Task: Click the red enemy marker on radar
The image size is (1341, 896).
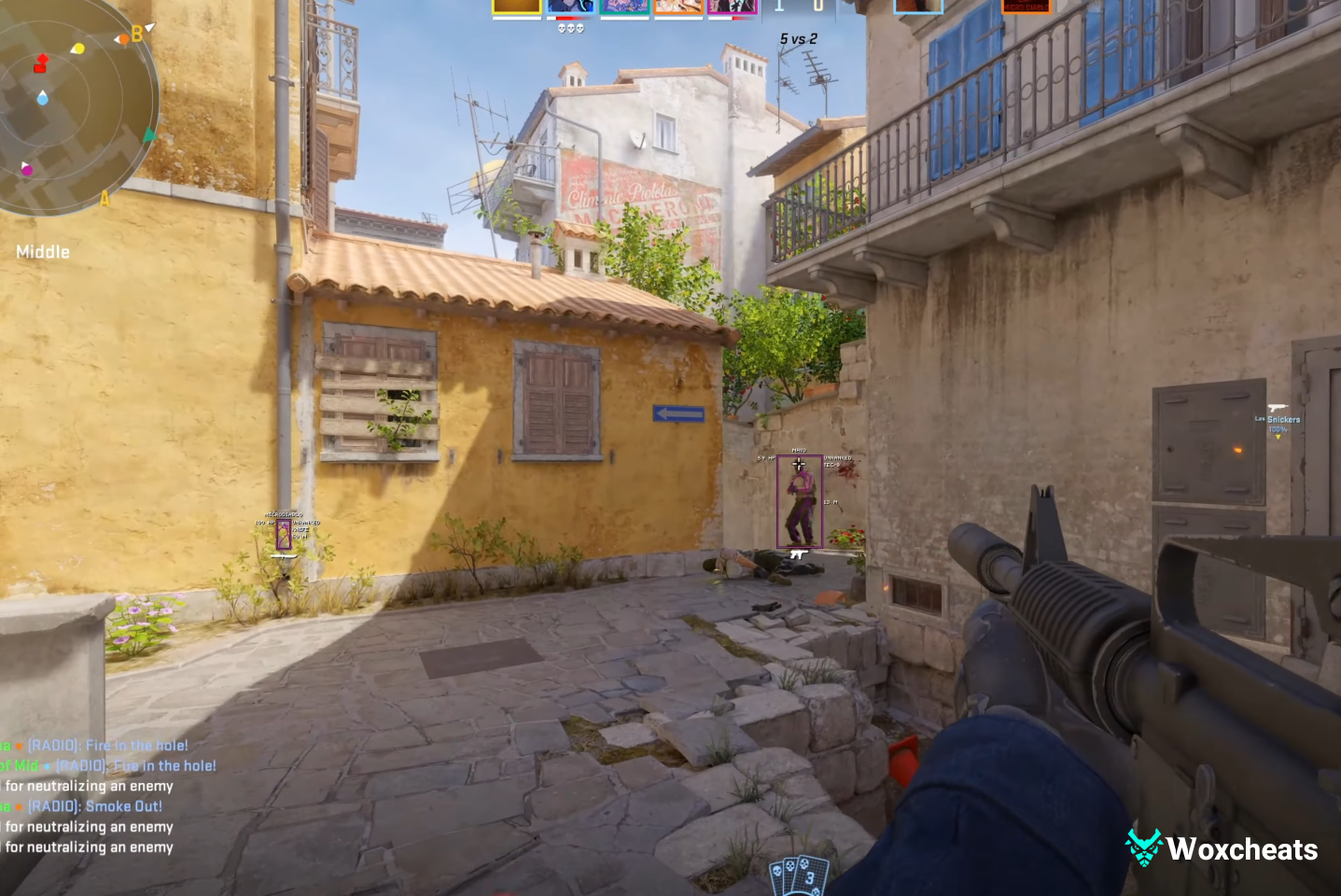Action: tap(40, 63)
